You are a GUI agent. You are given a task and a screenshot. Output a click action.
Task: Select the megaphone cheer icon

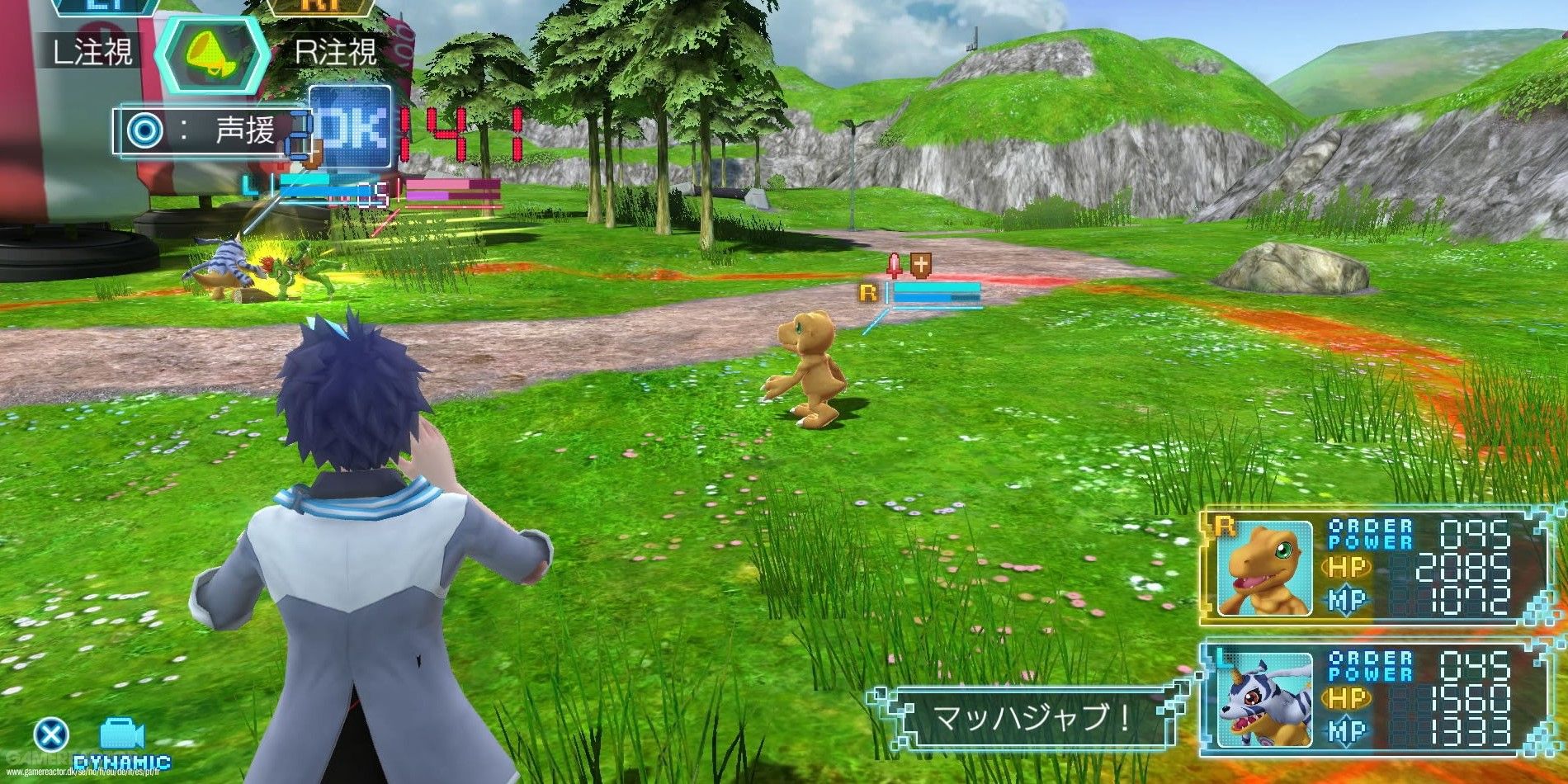tap(210, 54)
